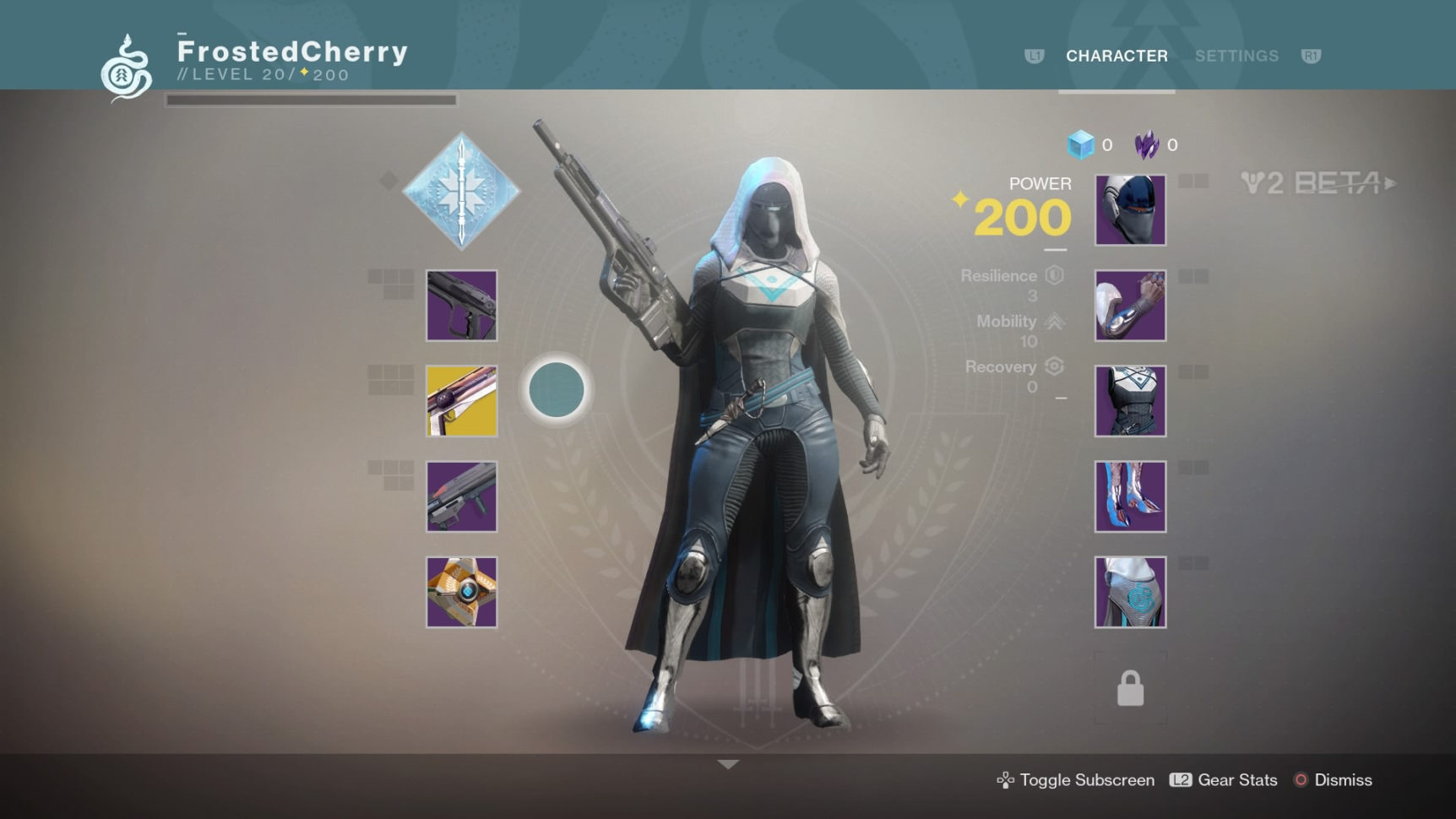Screen dimensions: 1456x819
Task: Select the hunter cloak slot
Action: 1130,592
